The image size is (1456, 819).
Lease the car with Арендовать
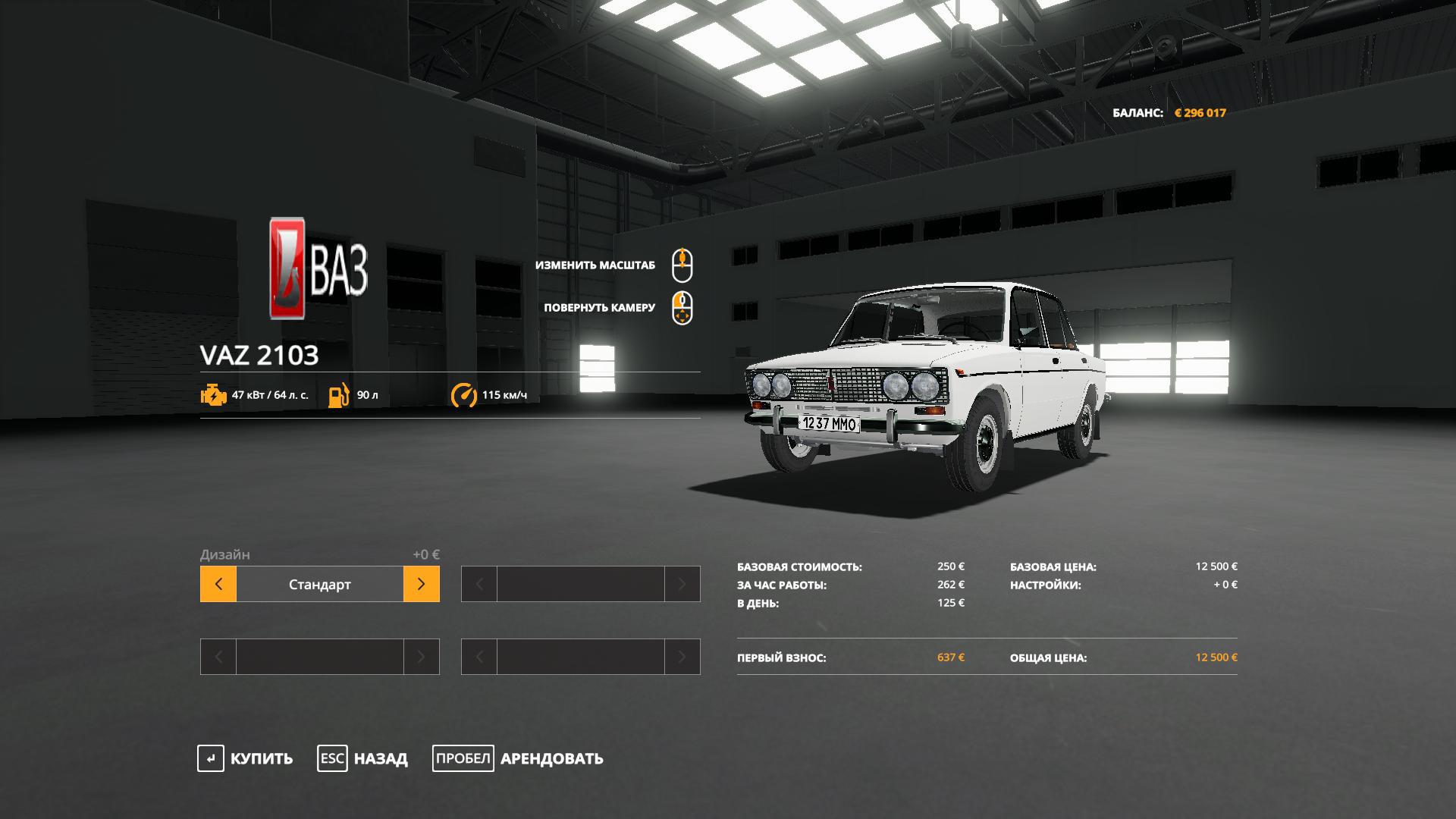[519, 758]
